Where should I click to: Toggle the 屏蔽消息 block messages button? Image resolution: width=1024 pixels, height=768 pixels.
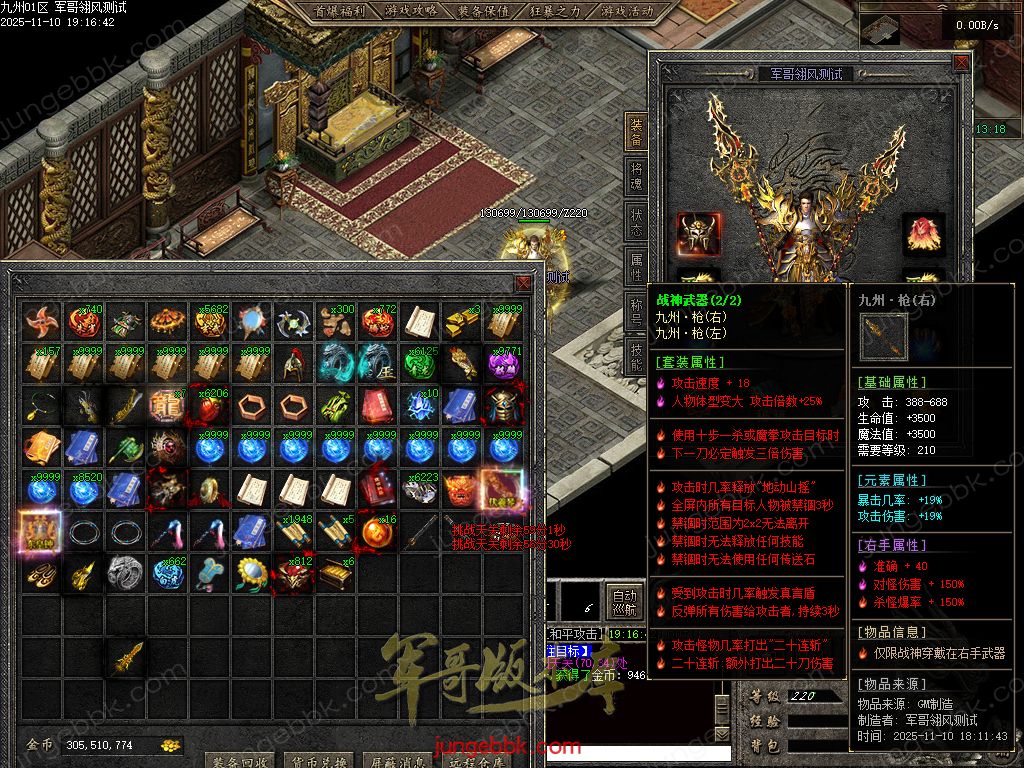pos(395,760)
